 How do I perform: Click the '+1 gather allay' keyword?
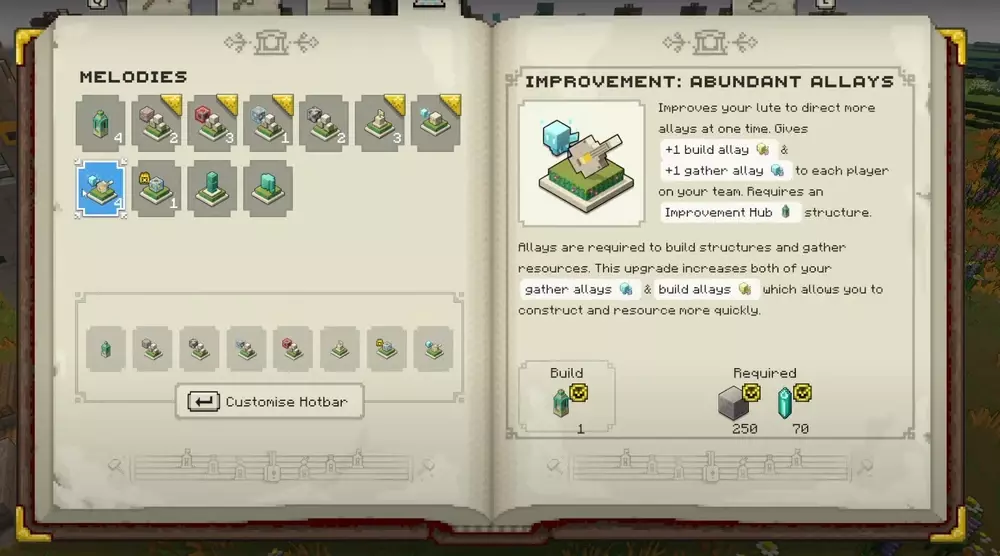click(724, 170)
